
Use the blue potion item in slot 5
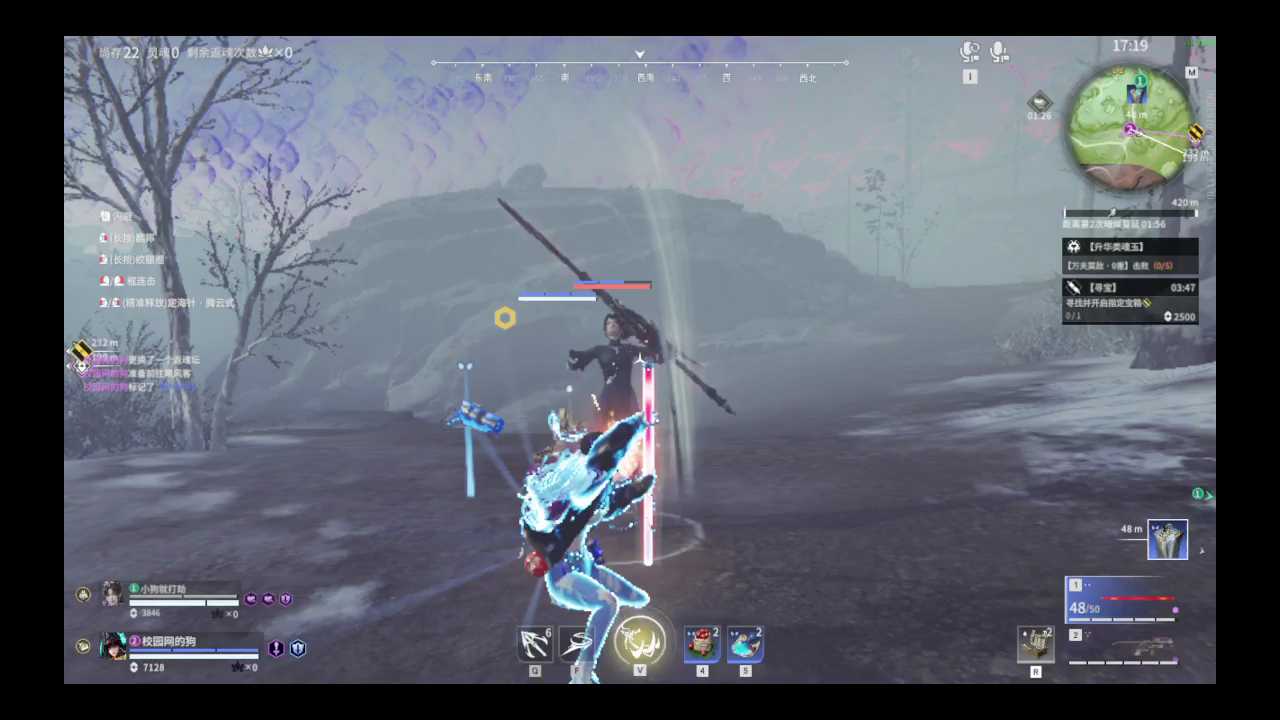(x=744, y=645)
